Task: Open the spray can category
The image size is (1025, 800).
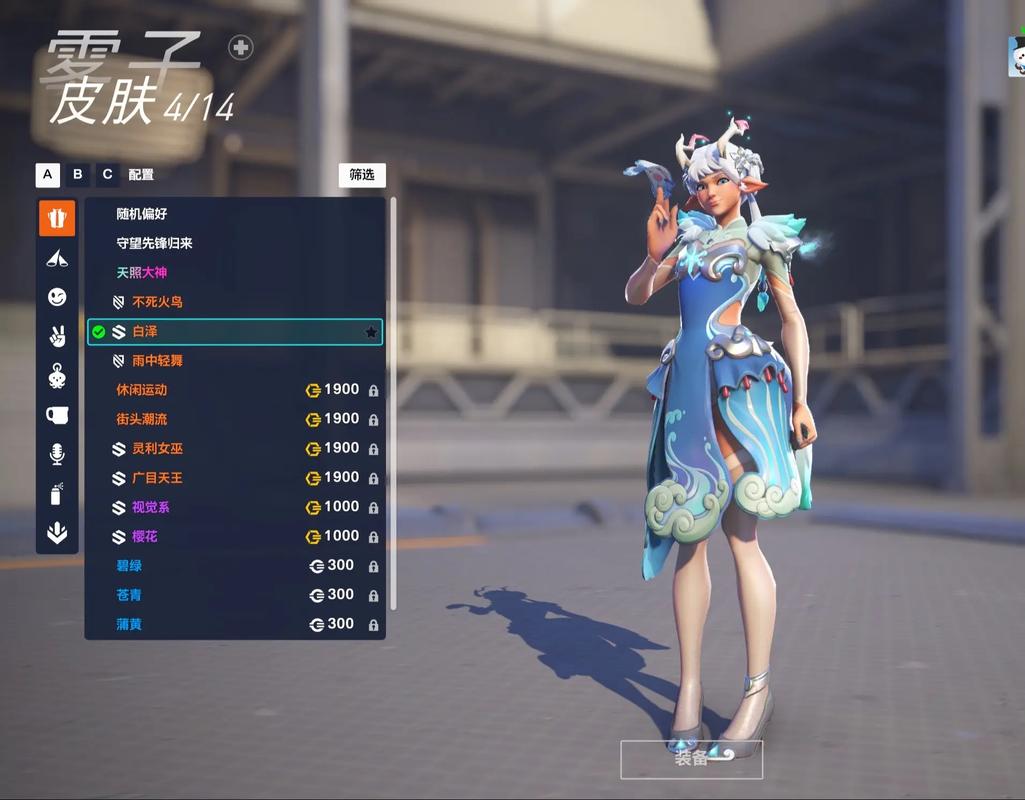Action: click(x=57, y=494)
